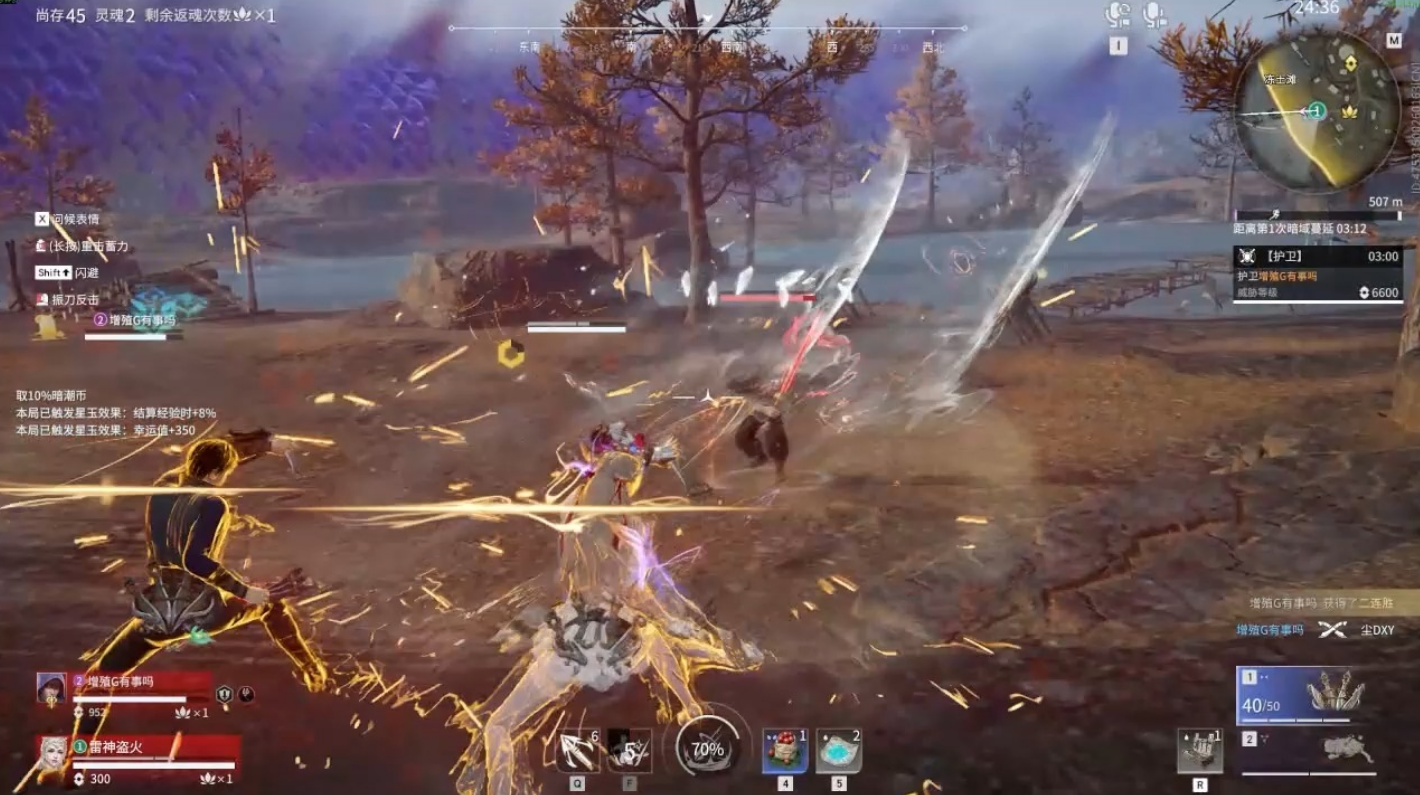The height and width of the screenshot is (795, 1420).
Task: Use the weapon repair kit item
Action: pyautogui.click(x=1199, y=750)
